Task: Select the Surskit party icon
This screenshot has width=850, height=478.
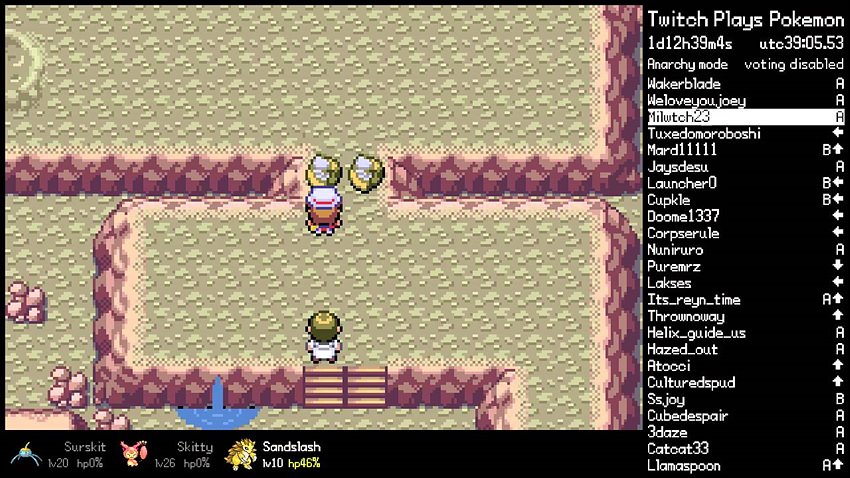Action: click(x=25, y=453)
